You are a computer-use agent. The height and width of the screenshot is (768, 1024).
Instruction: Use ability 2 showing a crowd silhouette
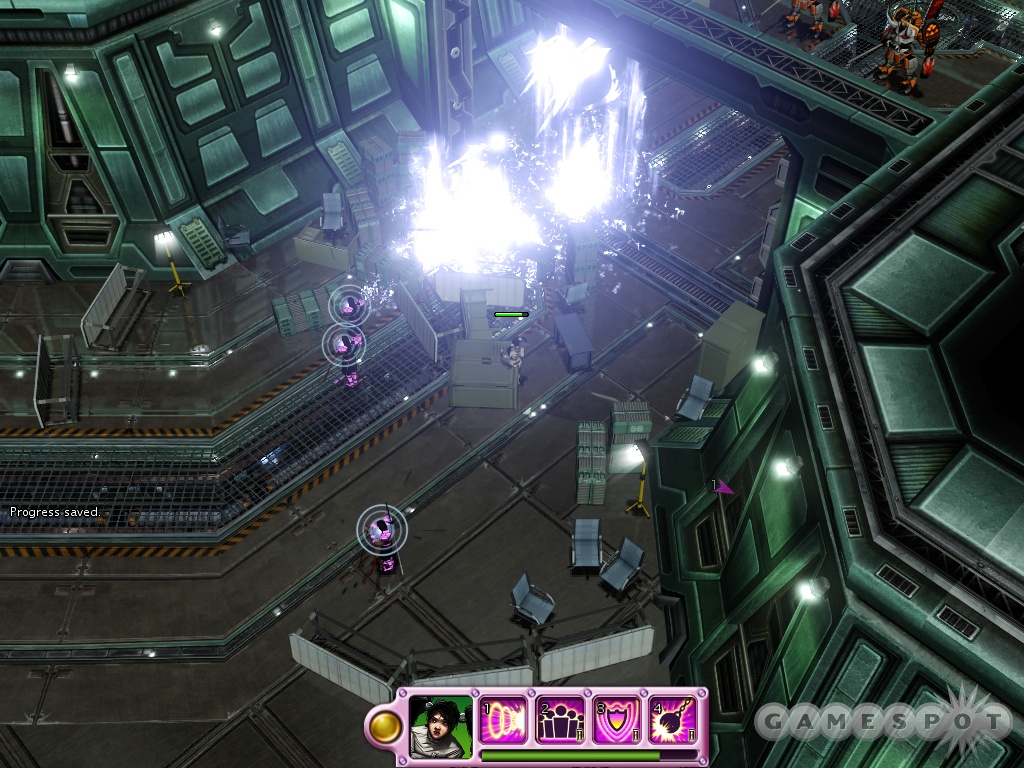click(560, 720)
